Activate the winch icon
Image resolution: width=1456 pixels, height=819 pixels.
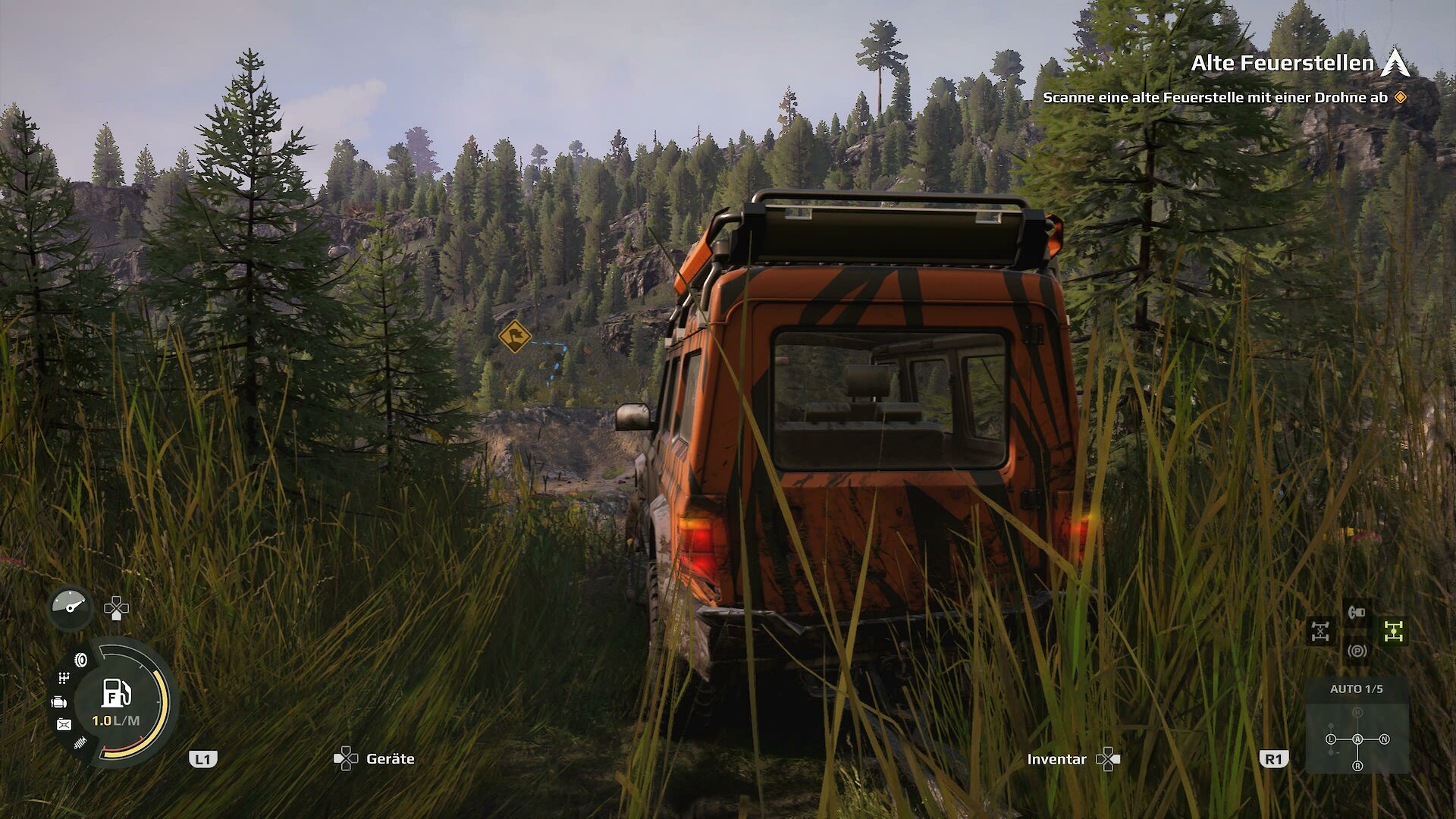1357,610
